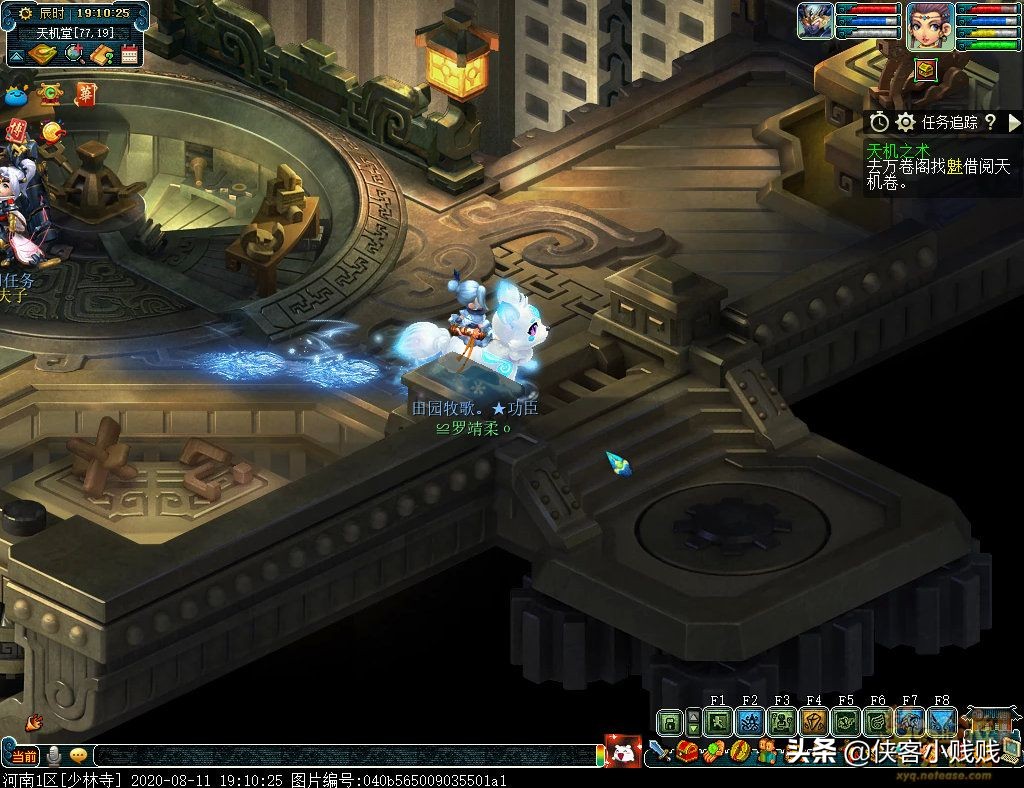Click the quest tracker help question mark
The height and width of the screenshot is (788, 1024).
point(990,122)
